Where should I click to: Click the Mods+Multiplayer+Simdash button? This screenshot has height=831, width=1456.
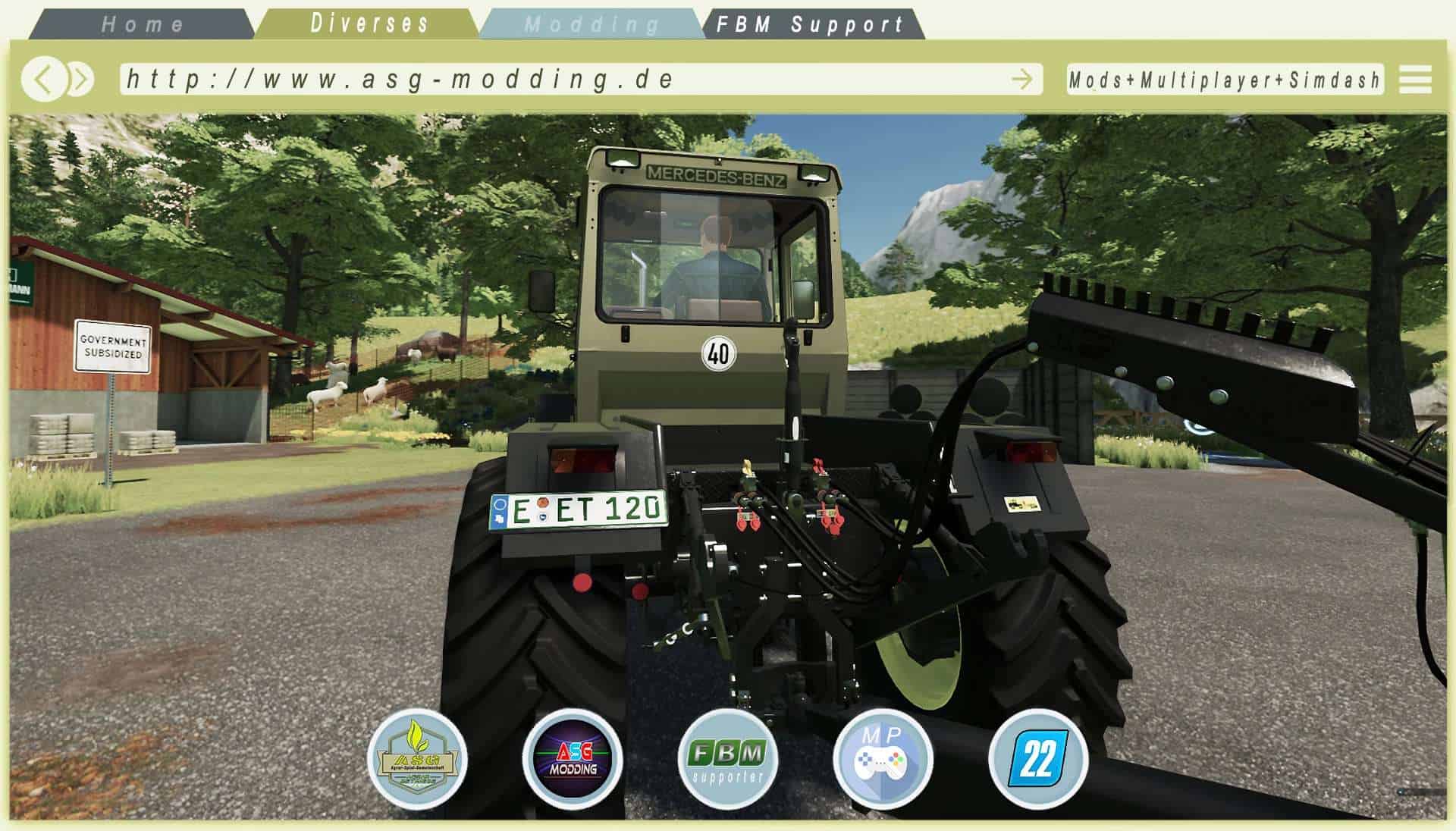pyautogui.click(x=1225, y=78)
